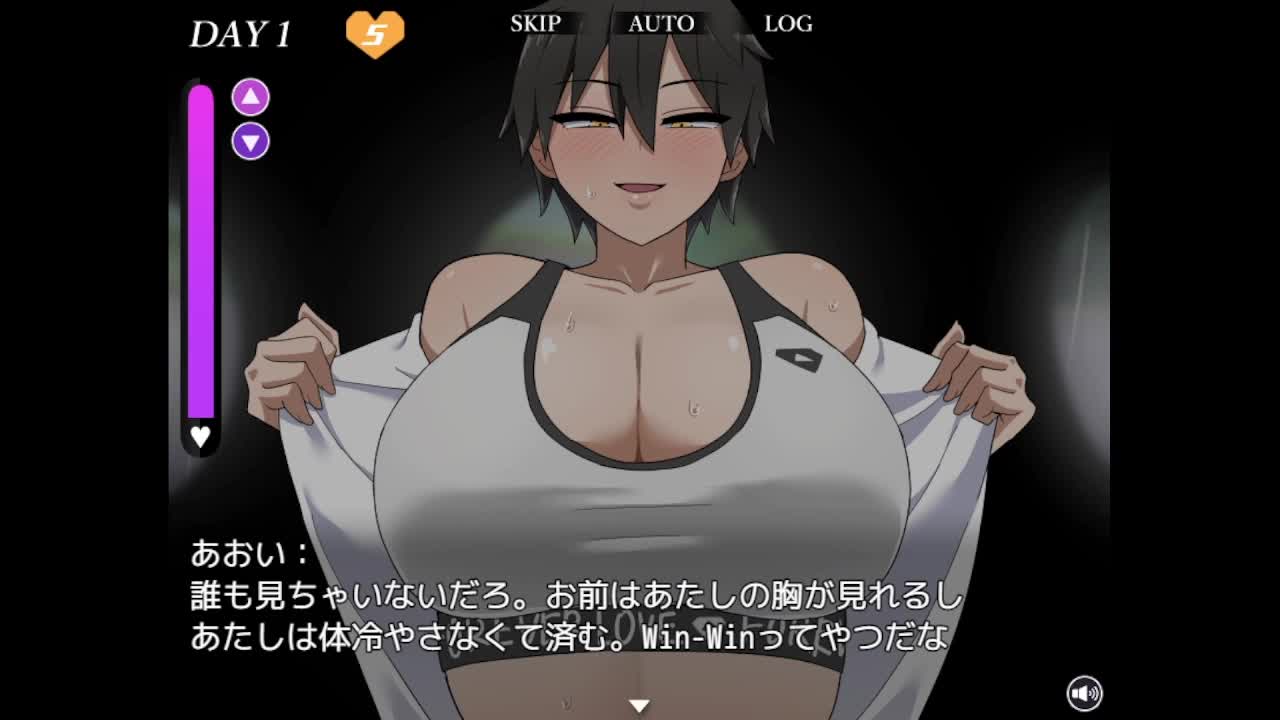This screenshot has height=720, width=1280.
Task: Click the purple up arrow button
Action: click(251, 97)
